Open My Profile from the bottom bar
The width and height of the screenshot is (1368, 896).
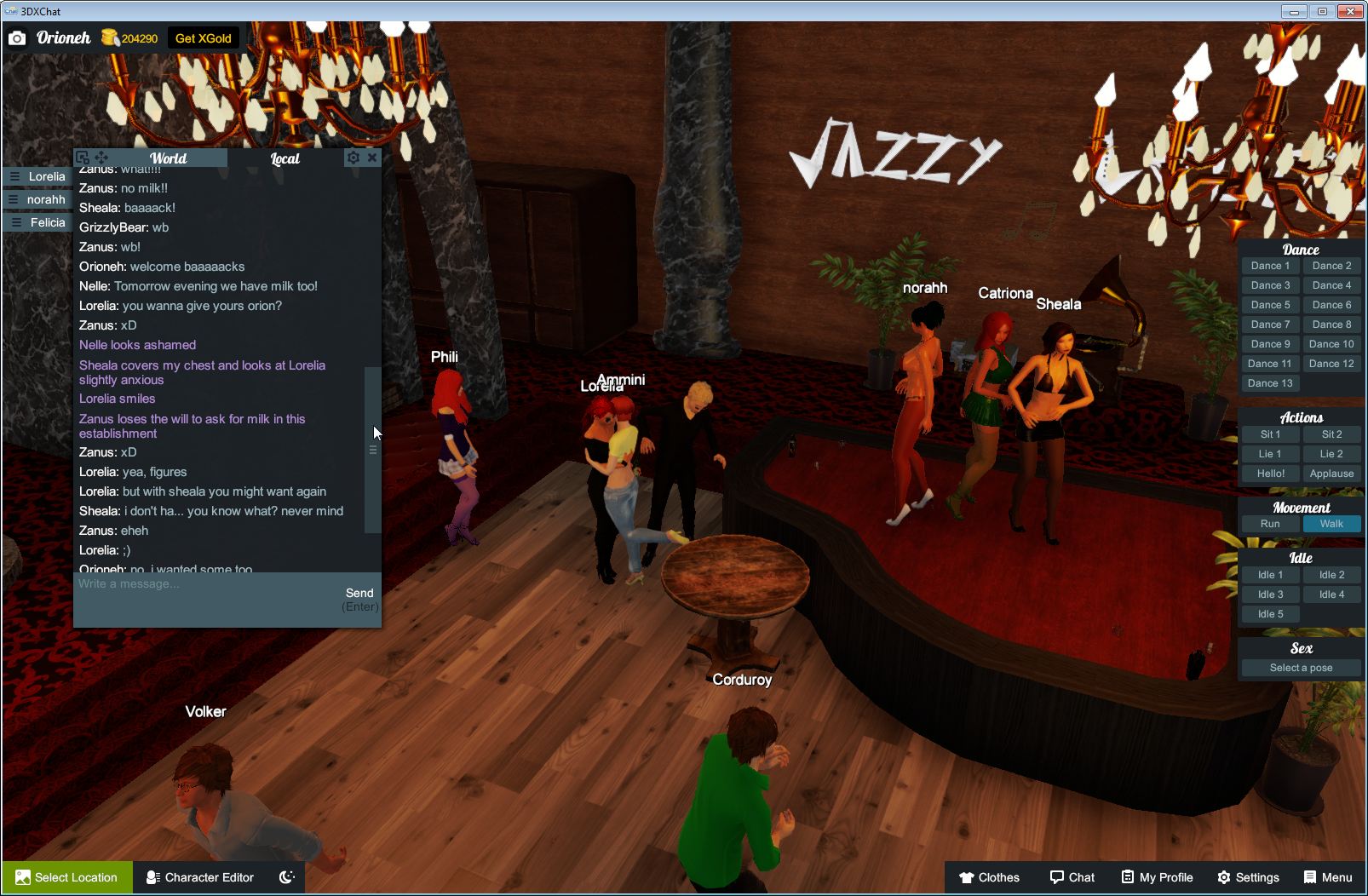[1156, 877]
